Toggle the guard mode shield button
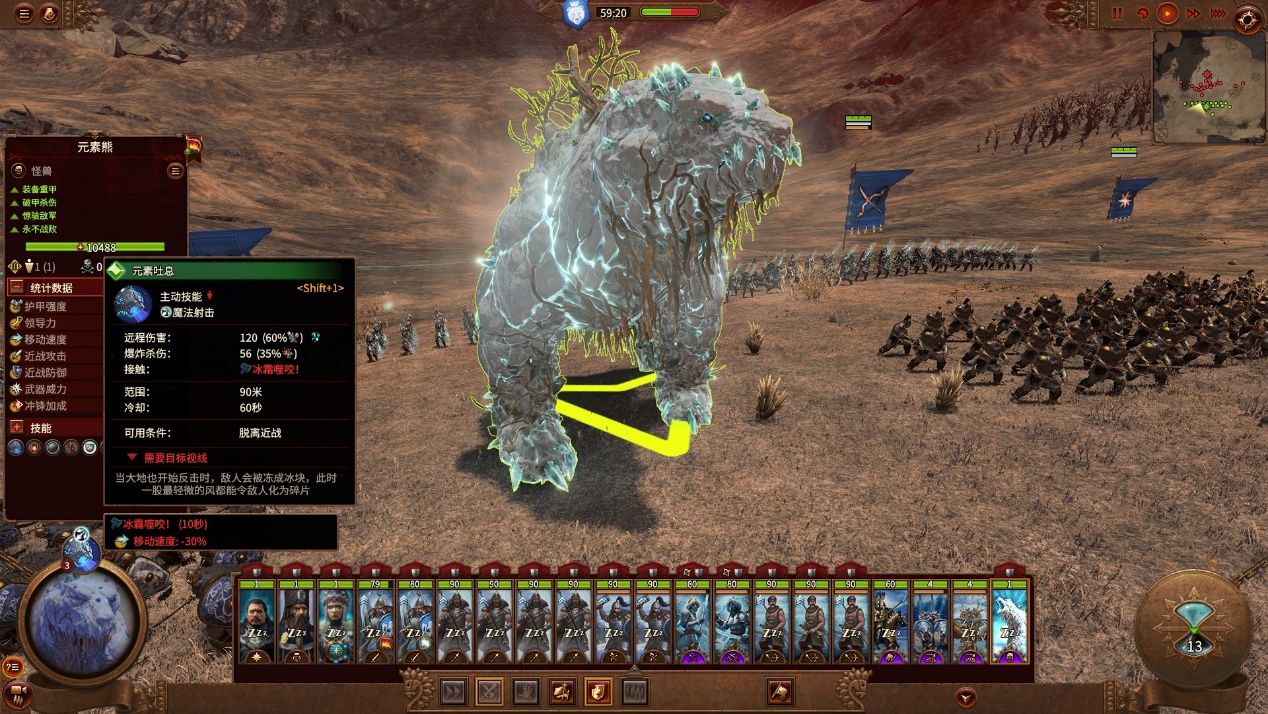 coord(598,691)
